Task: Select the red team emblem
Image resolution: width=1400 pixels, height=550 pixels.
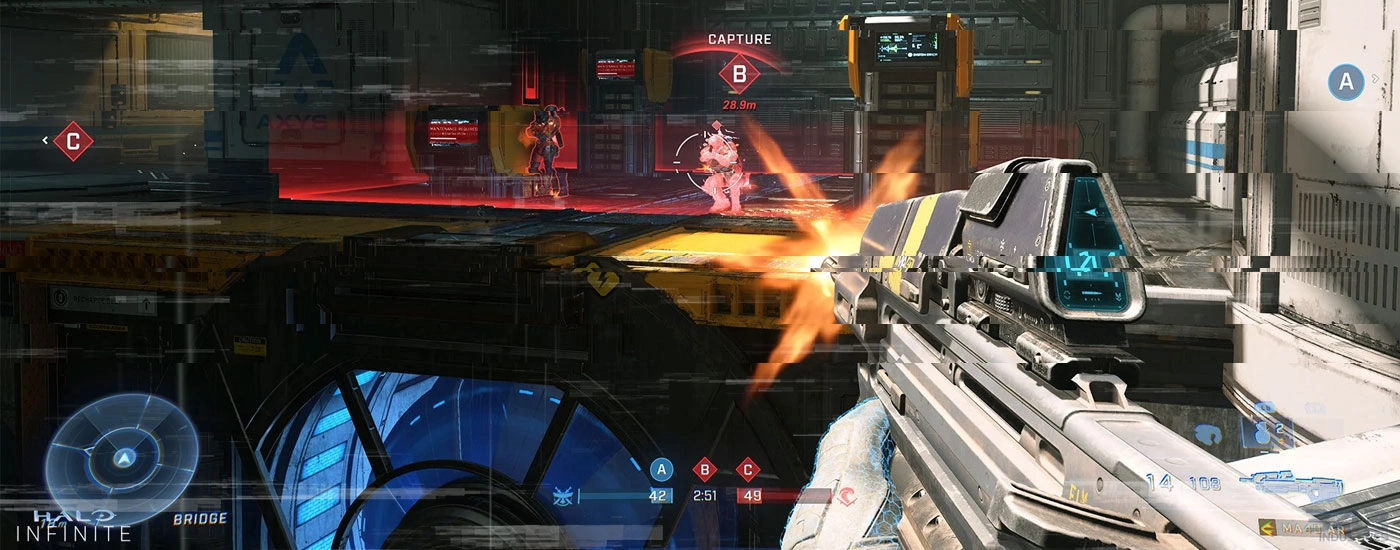Action: point(848,495)
